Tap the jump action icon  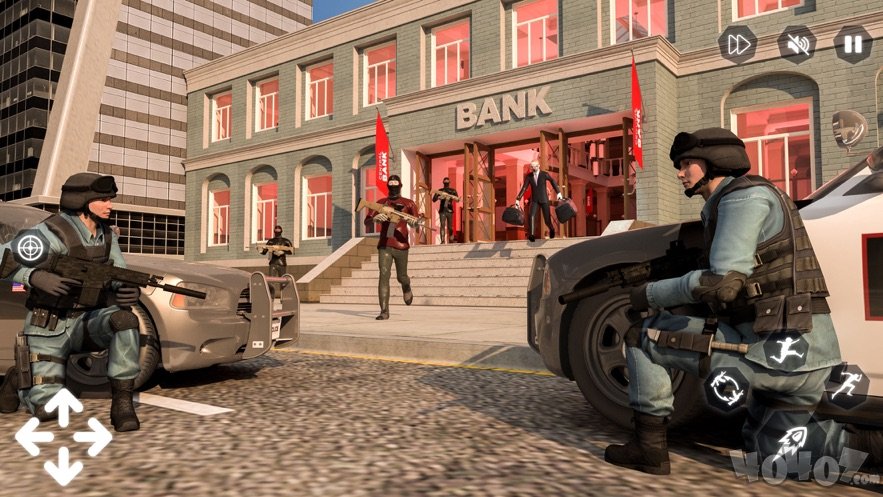coord(789,351)
